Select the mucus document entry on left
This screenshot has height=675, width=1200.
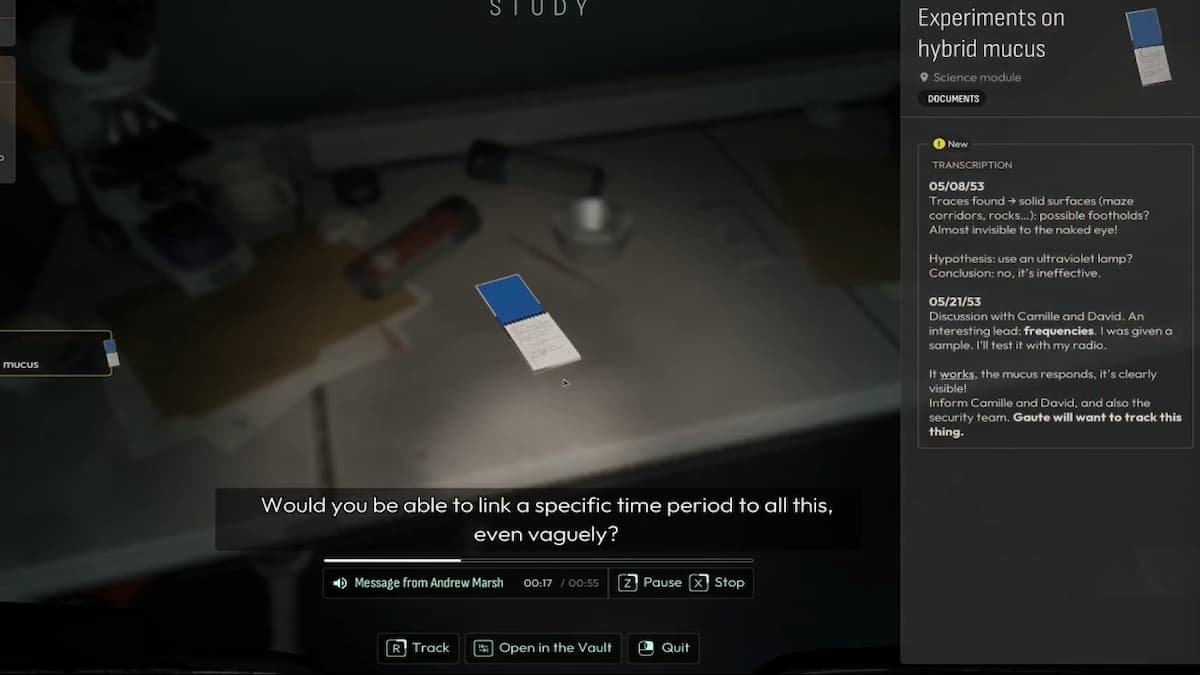coord(55,354)
